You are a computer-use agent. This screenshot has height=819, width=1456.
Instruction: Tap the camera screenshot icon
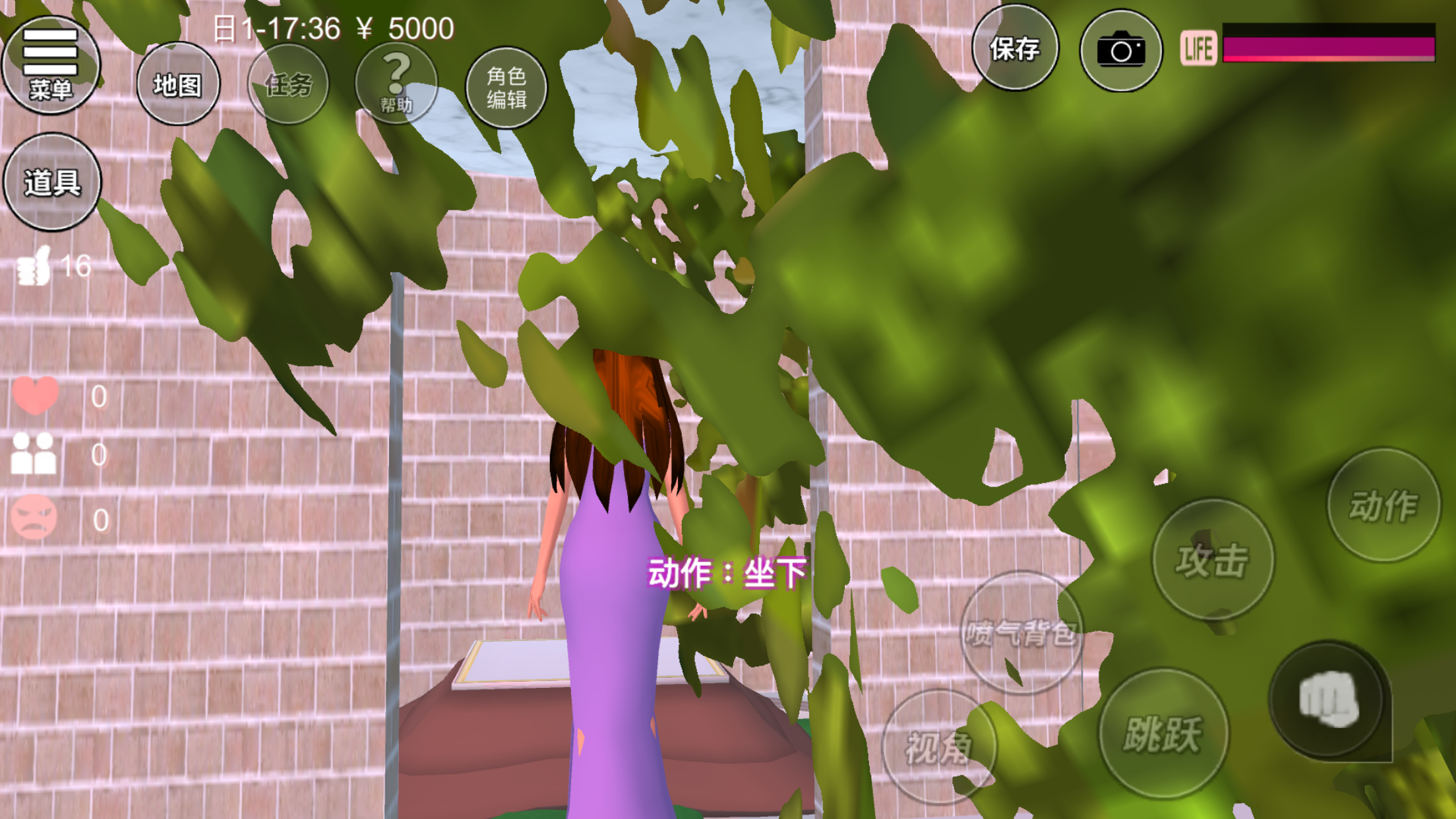coord(1120,50)
